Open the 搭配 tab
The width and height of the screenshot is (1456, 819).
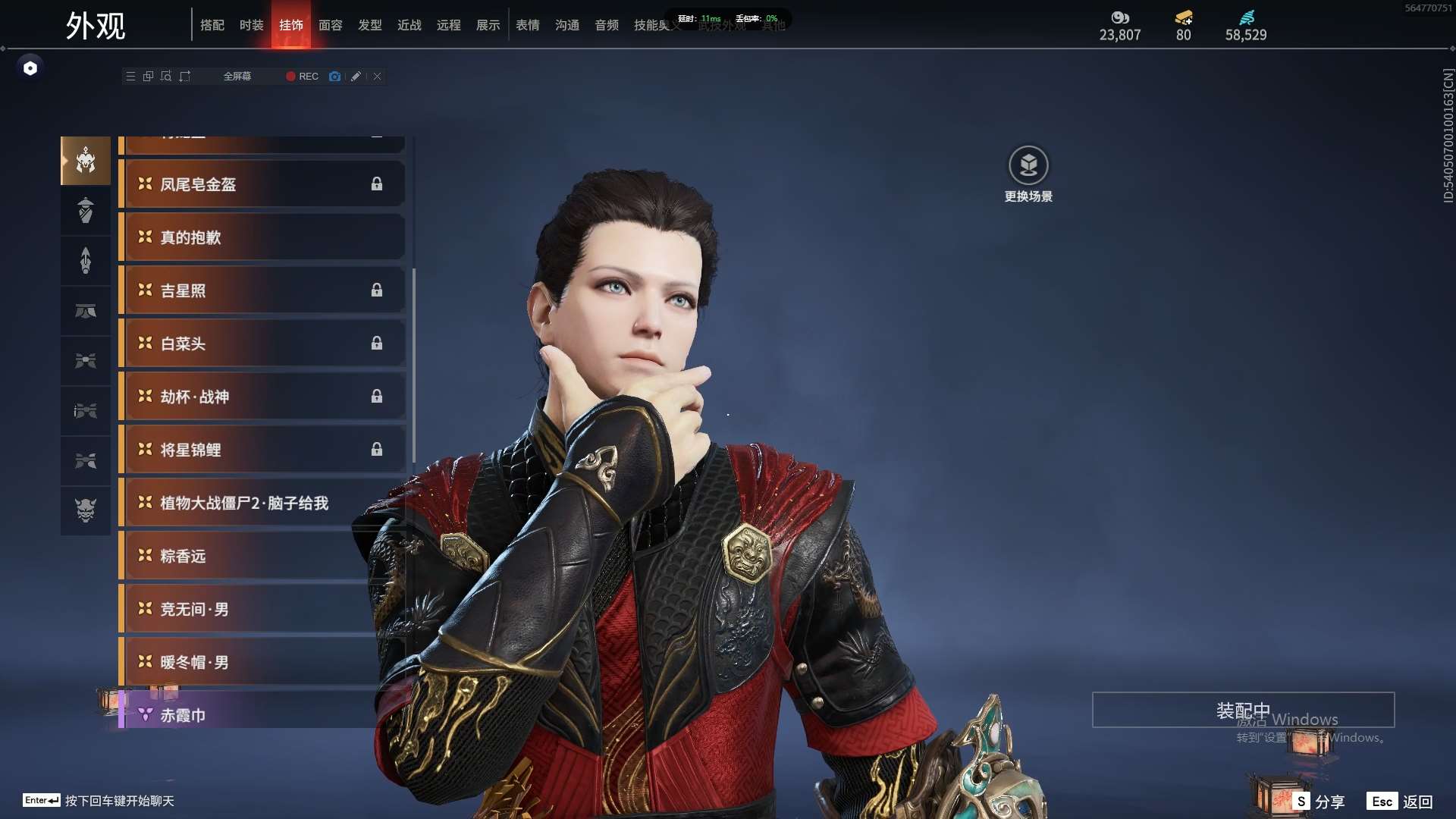212,26
